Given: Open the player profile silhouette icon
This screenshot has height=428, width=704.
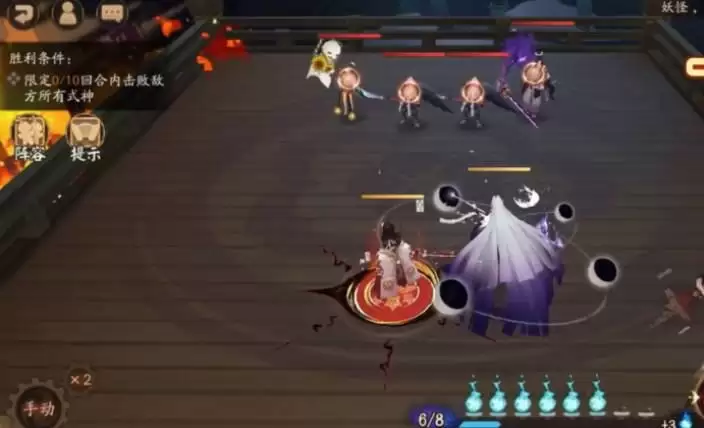Looking at the screenshot, I should click(67, 13).
